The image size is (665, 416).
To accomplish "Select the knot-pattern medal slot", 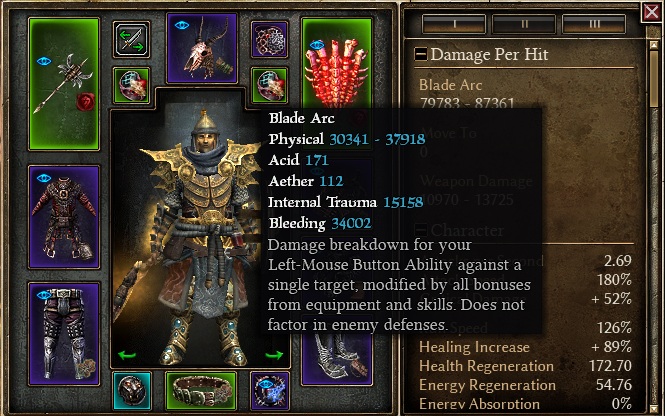I will tap(267, 40).
